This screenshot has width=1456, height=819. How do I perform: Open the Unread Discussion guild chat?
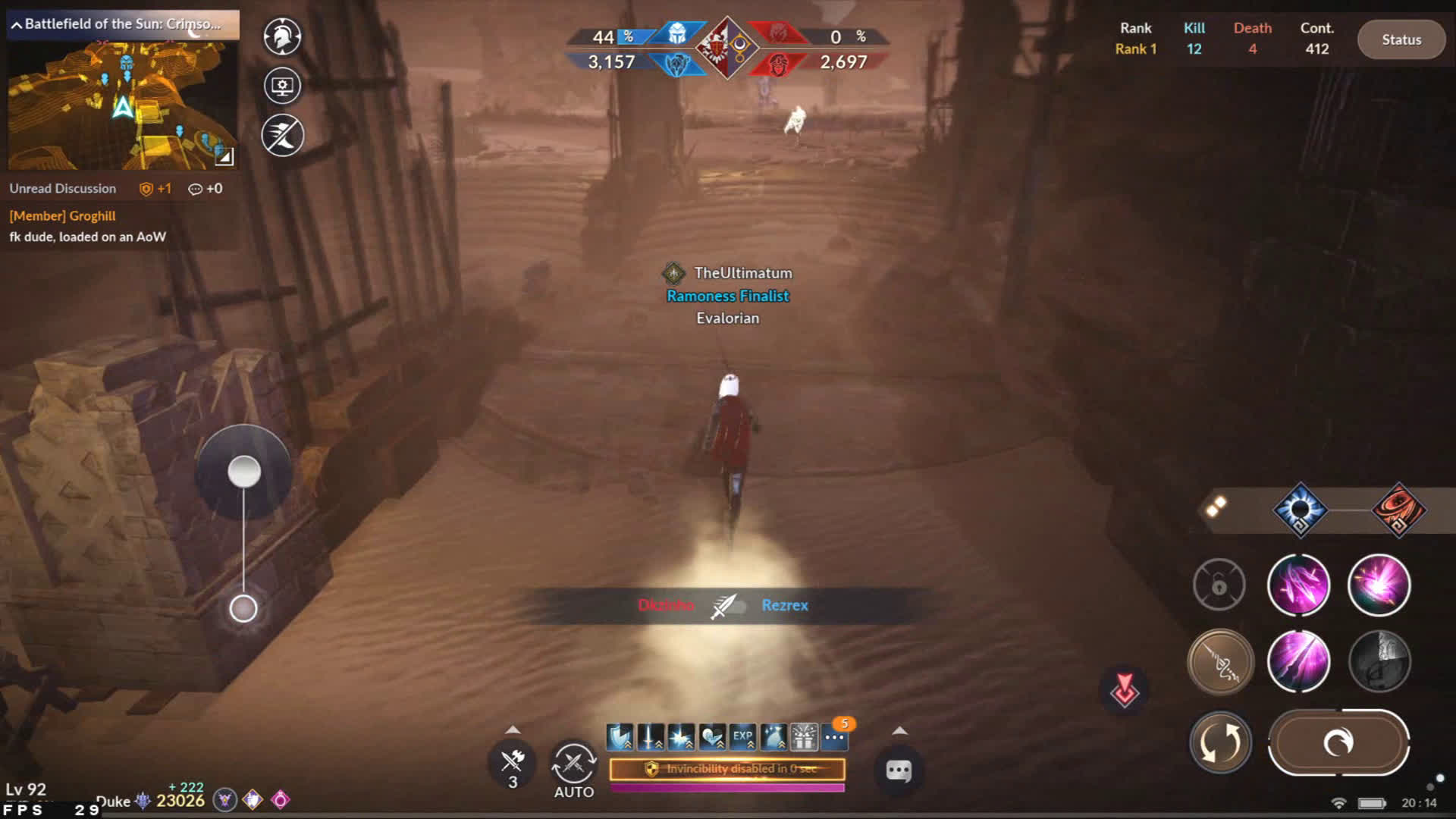(x=63, y=189)
